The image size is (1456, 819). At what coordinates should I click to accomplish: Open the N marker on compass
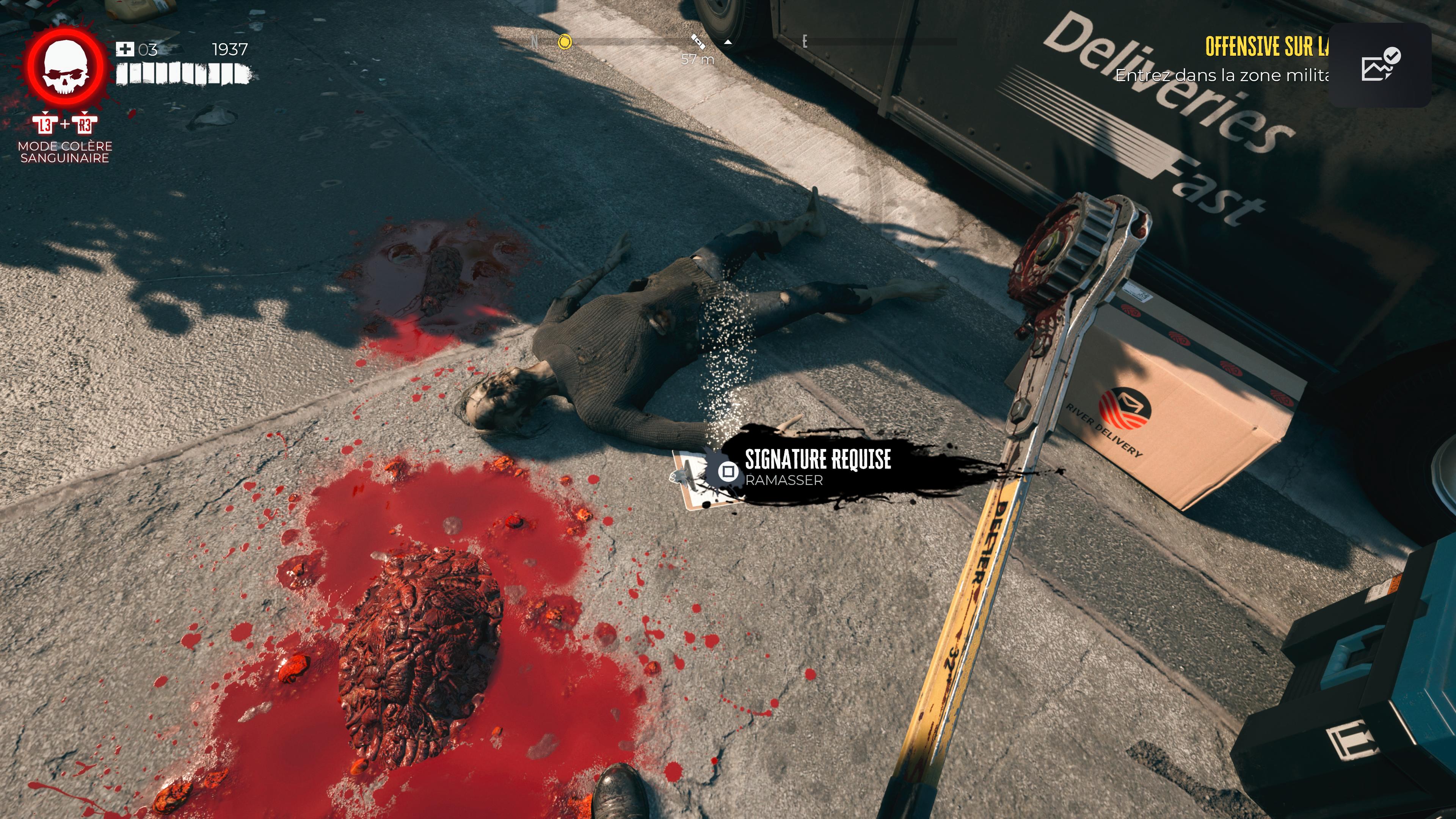[x=533, y=42]
